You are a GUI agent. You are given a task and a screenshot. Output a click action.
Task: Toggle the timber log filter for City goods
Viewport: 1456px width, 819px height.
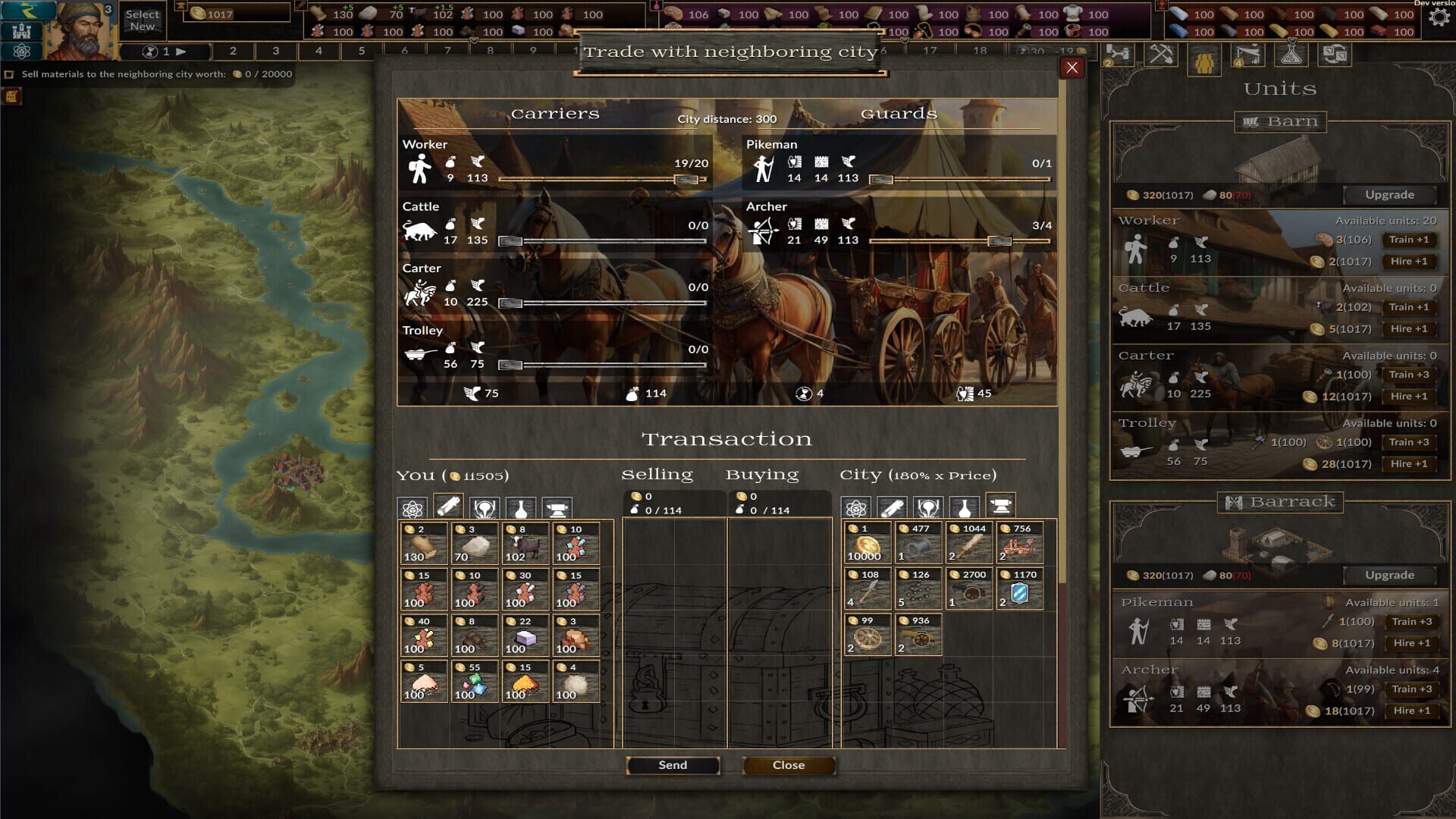(x=892, y=507)
